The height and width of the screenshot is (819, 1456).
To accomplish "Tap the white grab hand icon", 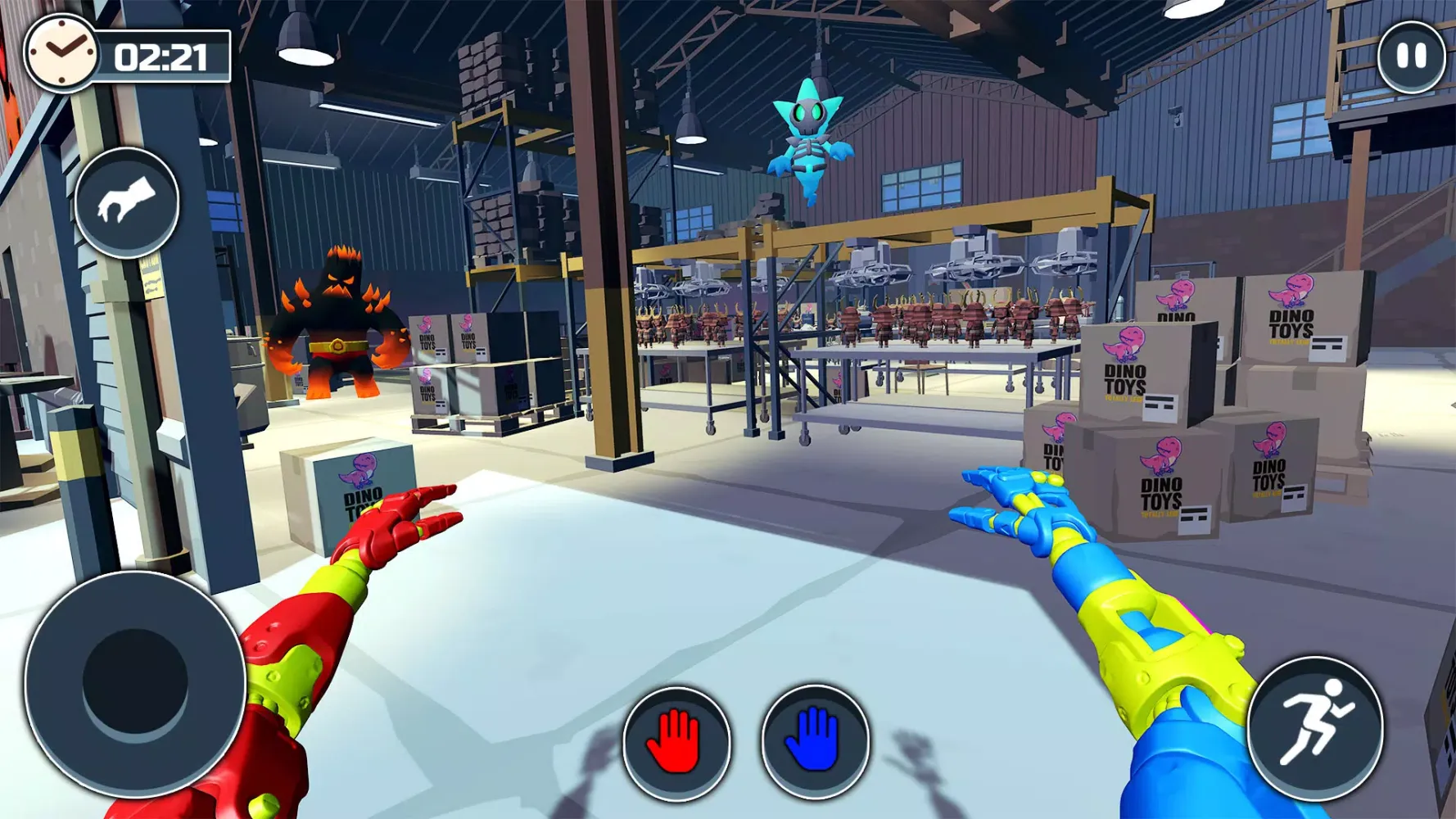I will coord(127,202).
